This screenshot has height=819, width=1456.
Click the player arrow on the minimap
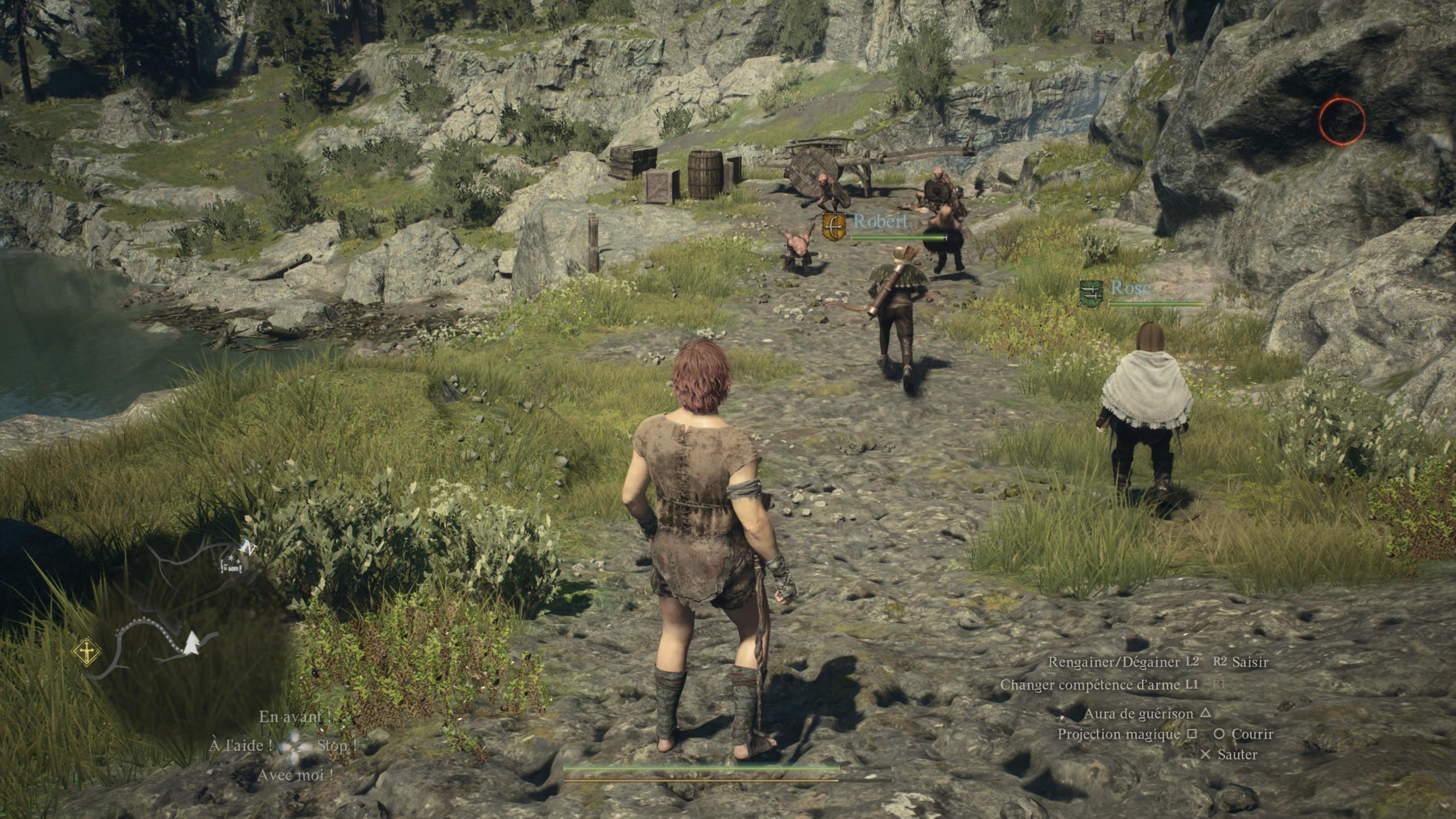pyautogui.click(x=192, y=643)
